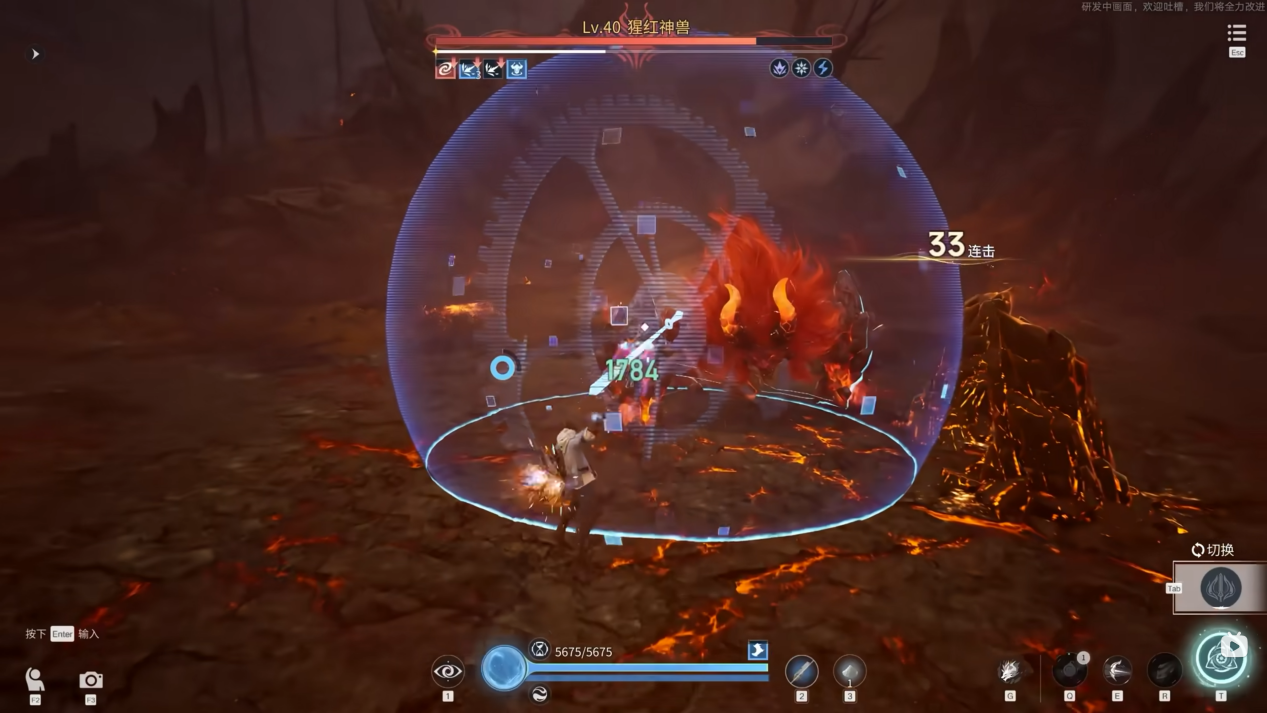1267x713 pixels.
Task: Switch weapon via the trident emblem panel
Action: click(x=1220, y=588)
